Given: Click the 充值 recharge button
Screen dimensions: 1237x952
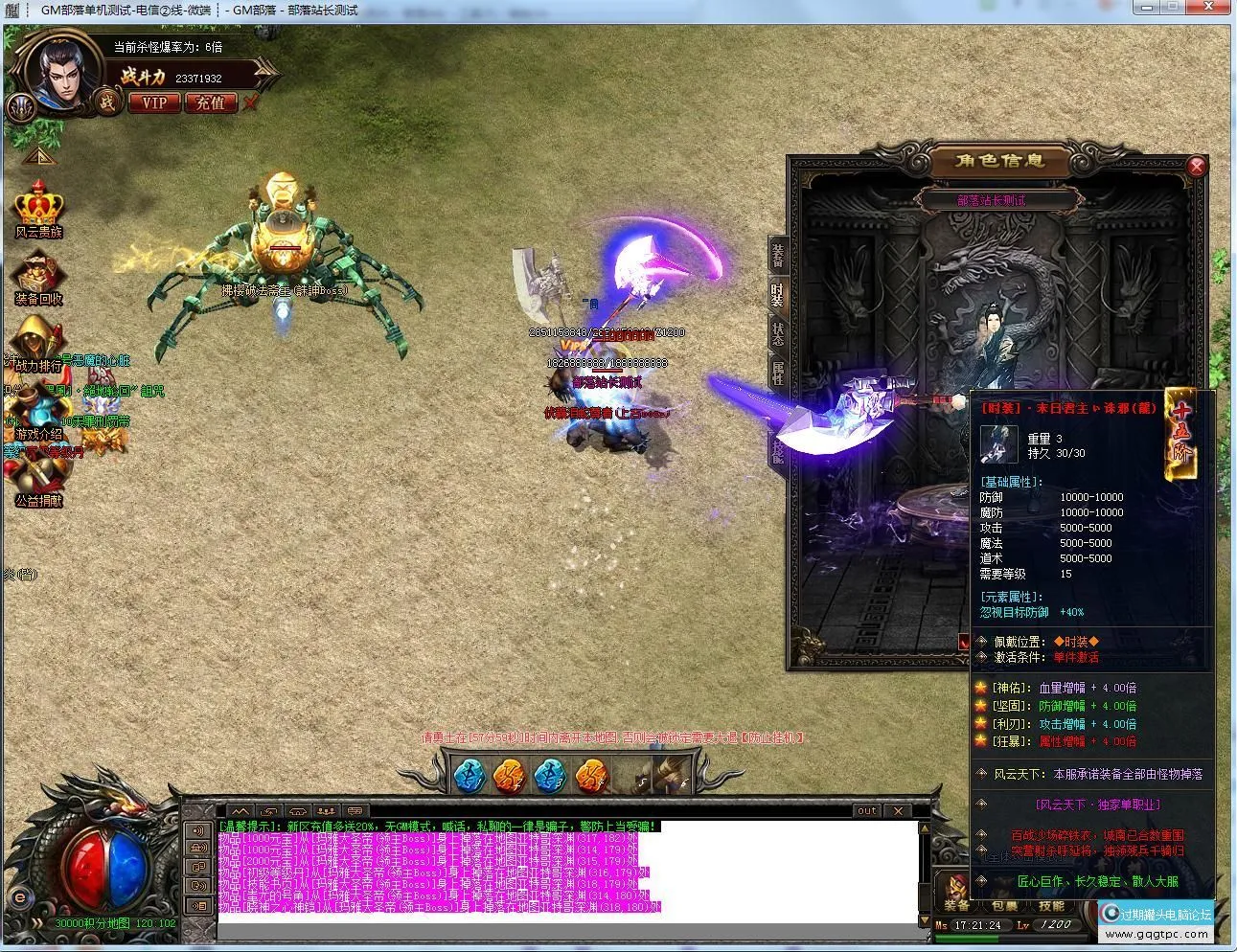Looking at the screenshot, I should 210,102.
